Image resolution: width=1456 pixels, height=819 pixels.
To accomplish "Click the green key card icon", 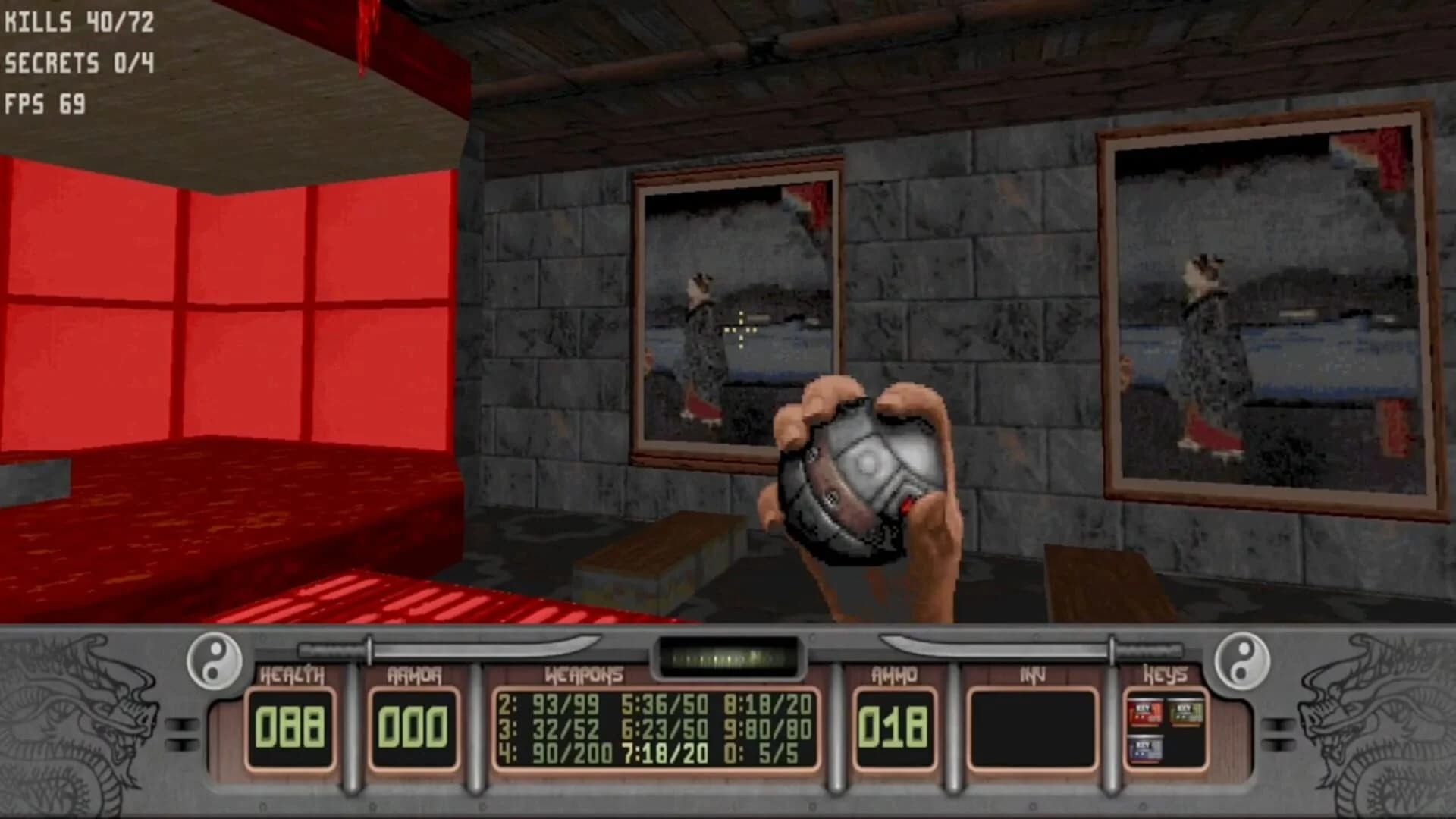I will [x=1185, y=711].
